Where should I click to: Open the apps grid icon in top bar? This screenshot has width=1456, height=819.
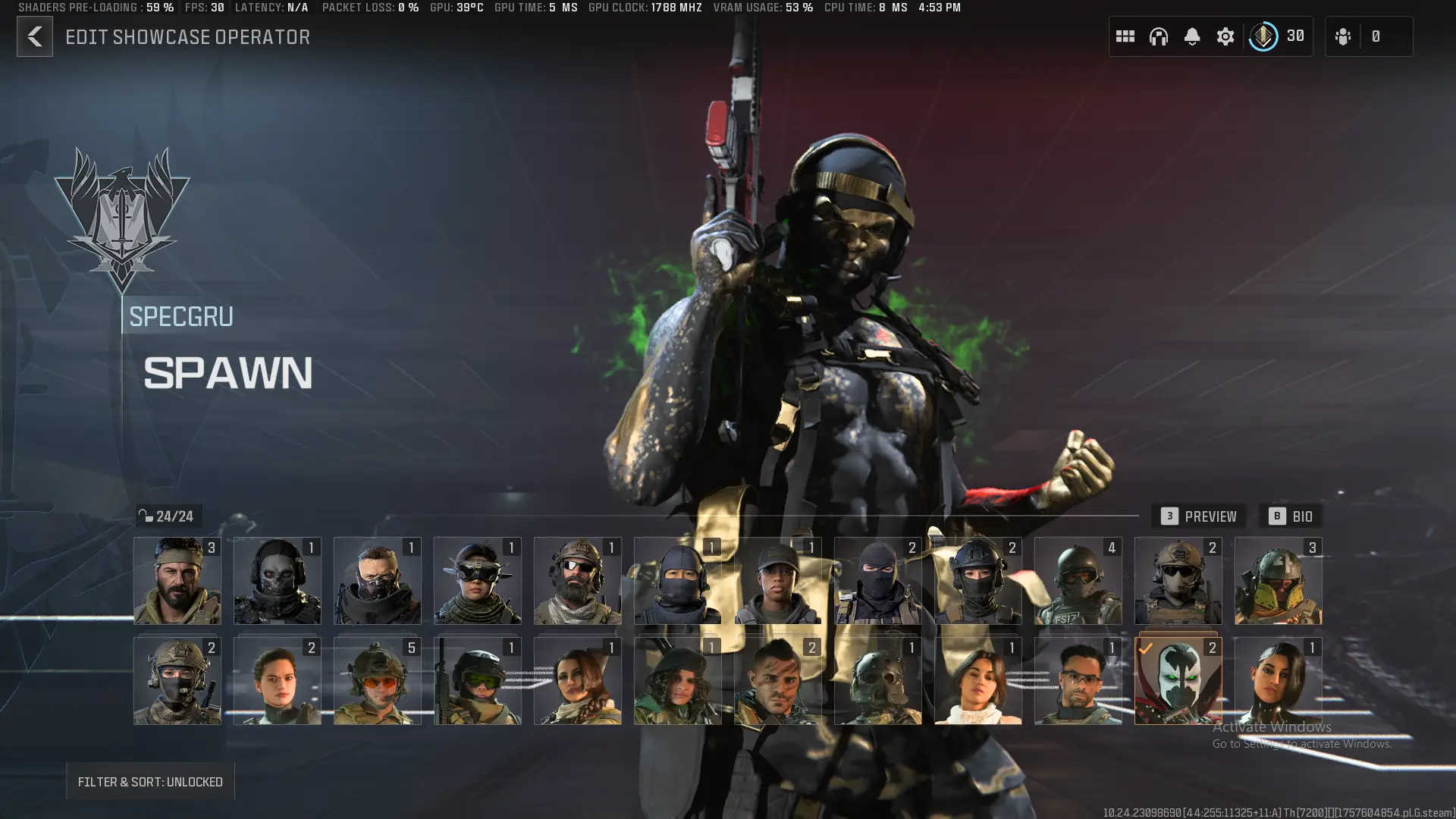pos(1125,36)
